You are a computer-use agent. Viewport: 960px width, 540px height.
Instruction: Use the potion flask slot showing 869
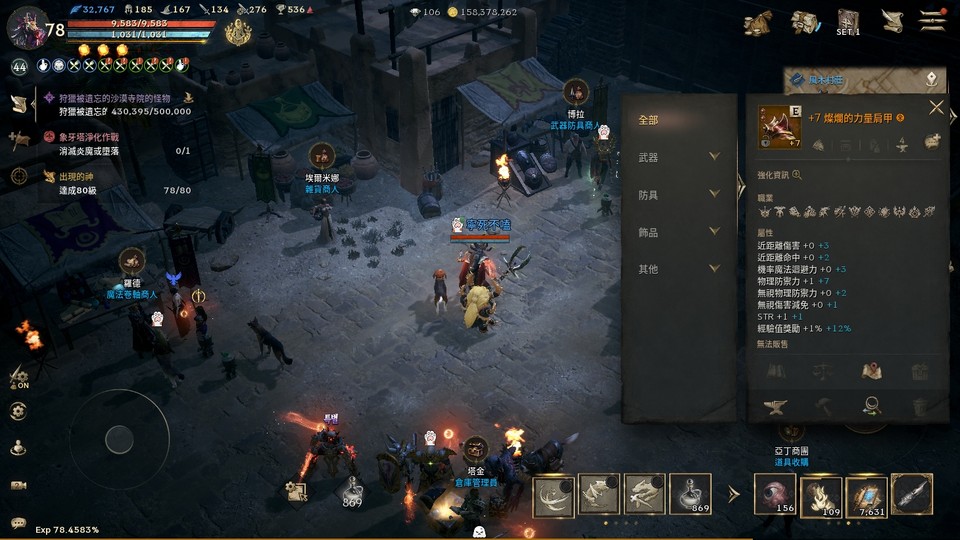[x=690, y=494]
